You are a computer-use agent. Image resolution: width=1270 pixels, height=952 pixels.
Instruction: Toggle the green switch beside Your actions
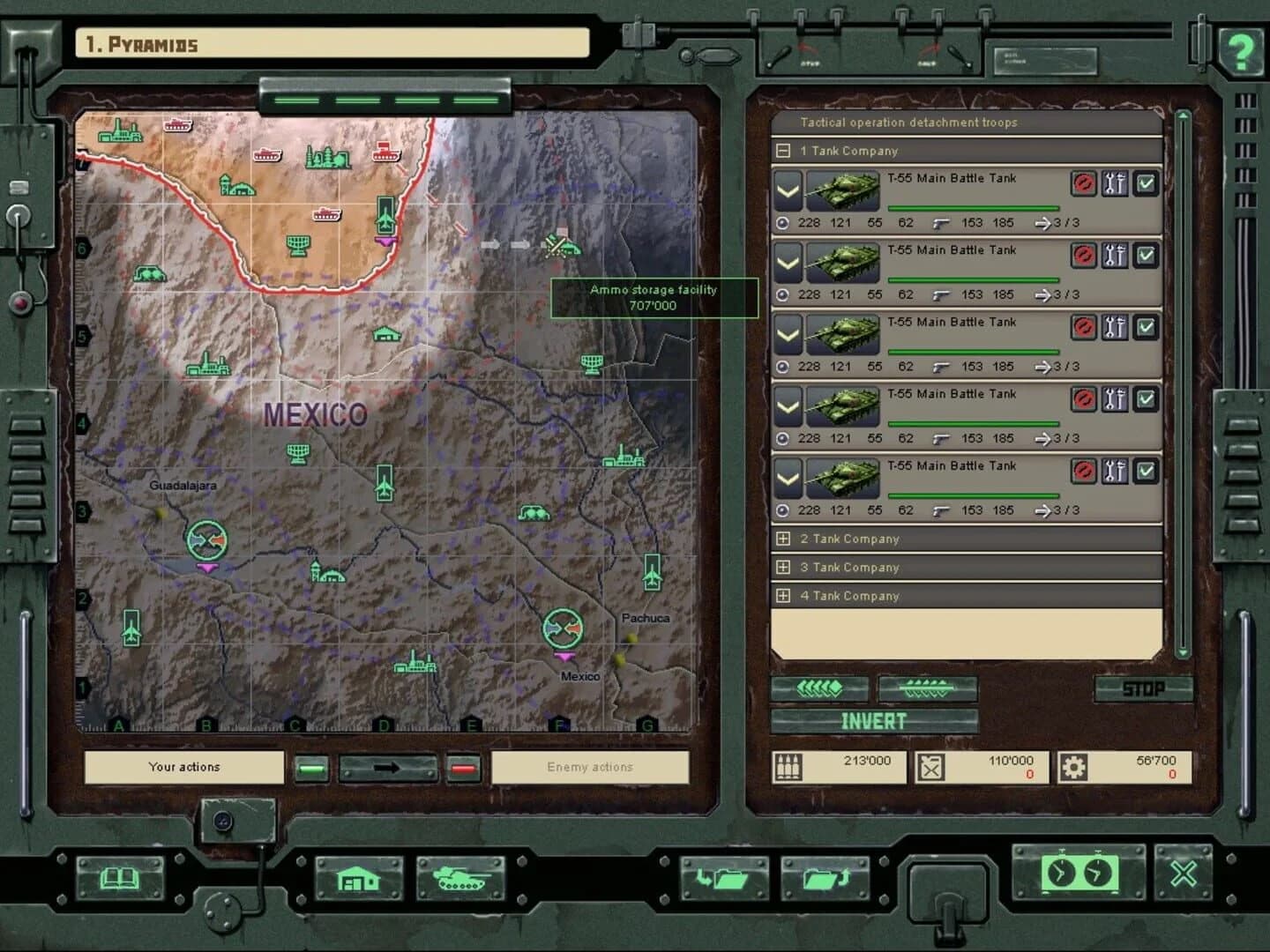click(310, 768)
